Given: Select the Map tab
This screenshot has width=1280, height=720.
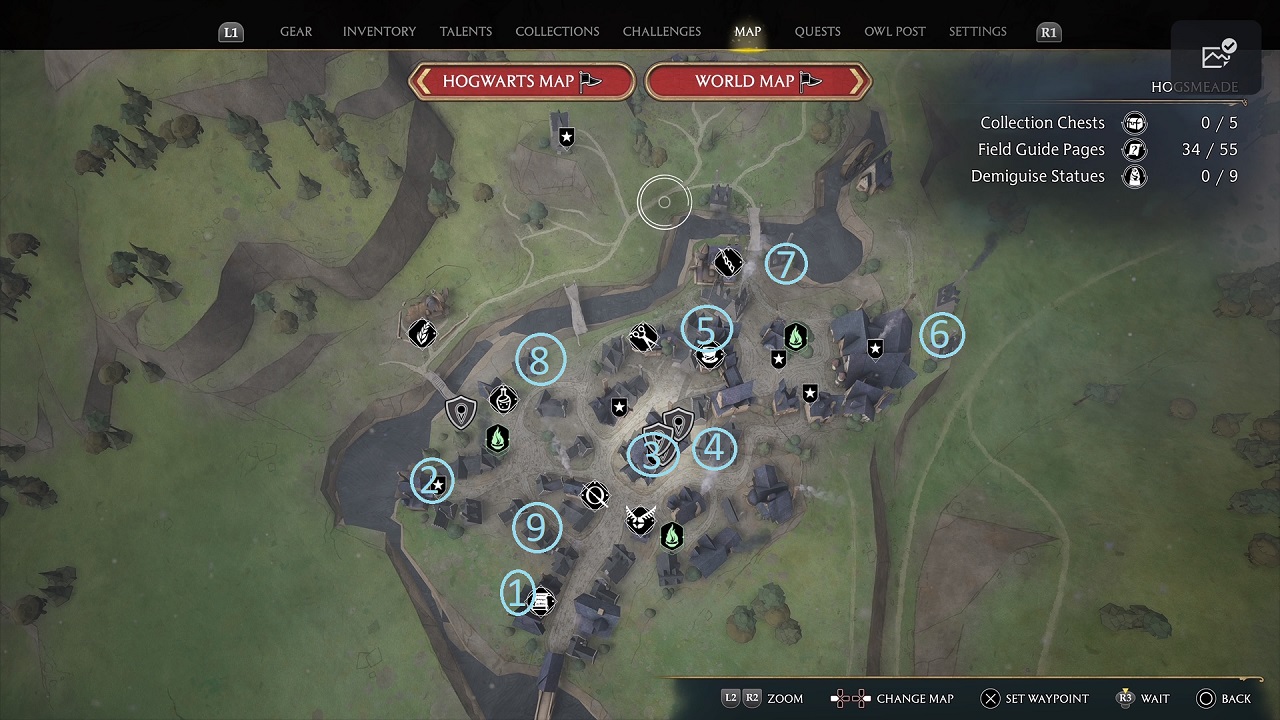Looking at the screenshot, I should [748, 32].
